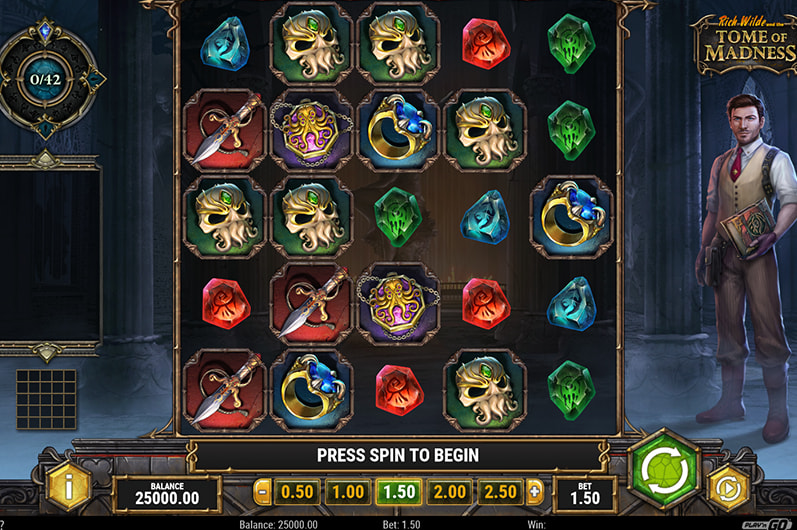The image size is (797, 530).
Task: Increase bet with the plus button
Action: 534,491
